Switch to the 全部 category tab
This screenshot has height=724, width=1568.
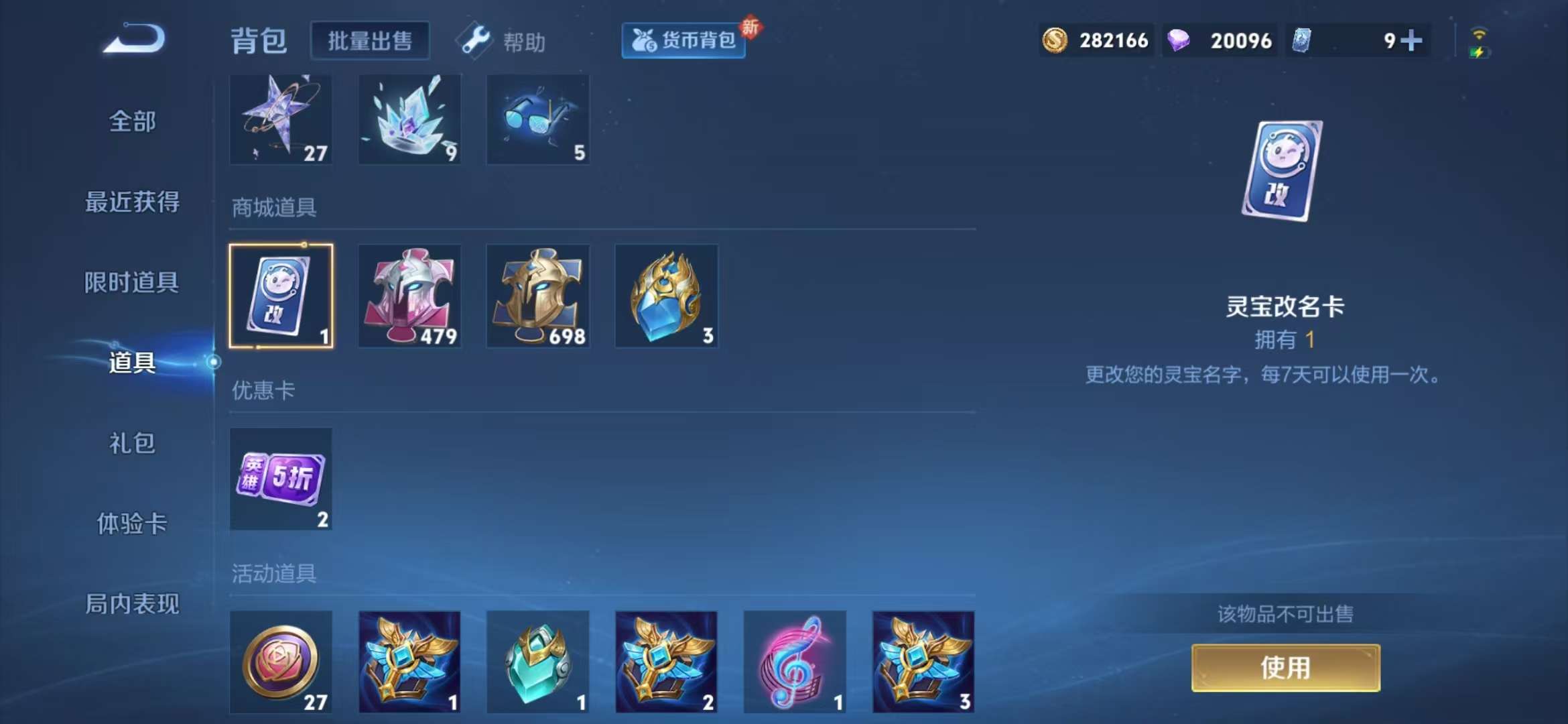click(x=132, y=121)
